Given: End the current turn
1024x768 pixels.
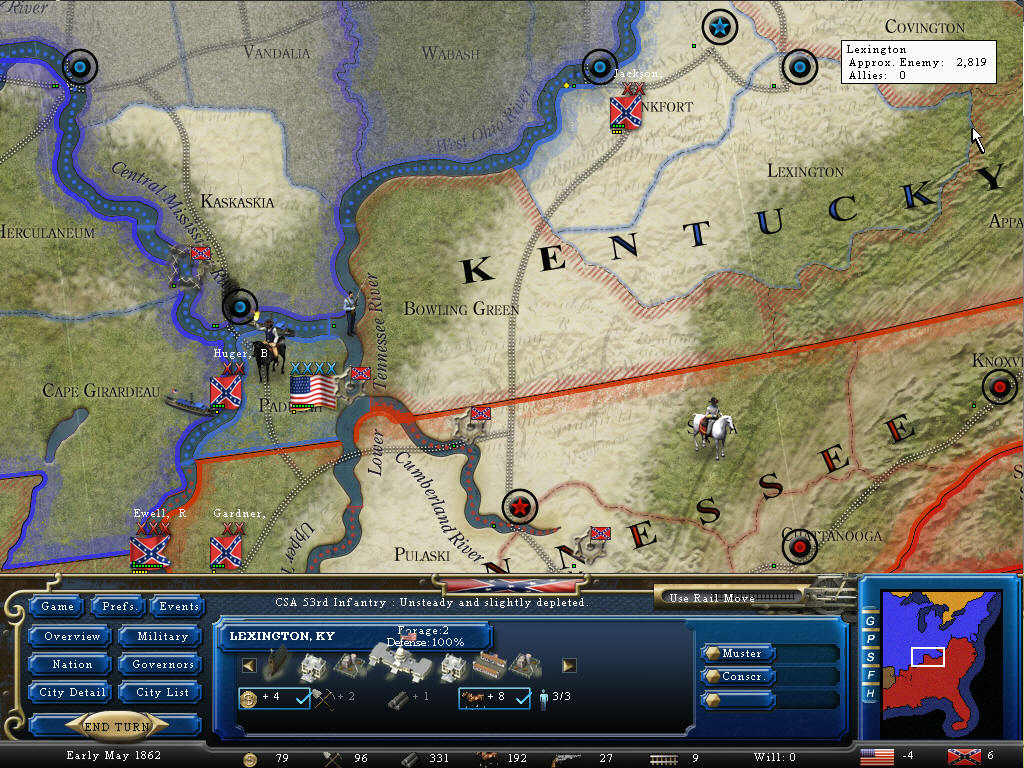Looking at the screenshot, I should [x=116, y=727].
